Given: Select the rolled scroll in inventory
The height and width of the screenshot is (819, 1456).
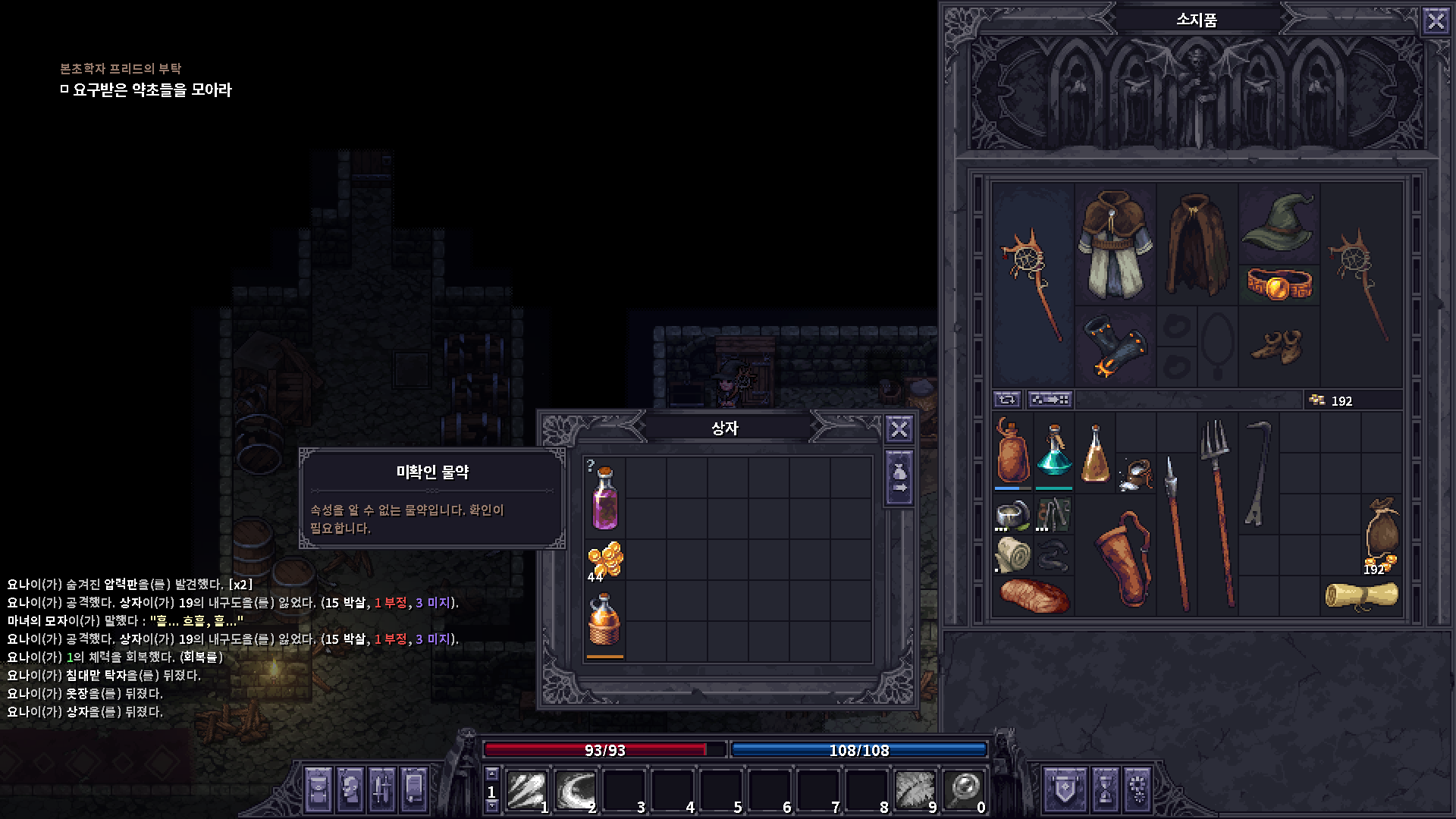Looking at the screenshot, I should tap(1362, 595).
